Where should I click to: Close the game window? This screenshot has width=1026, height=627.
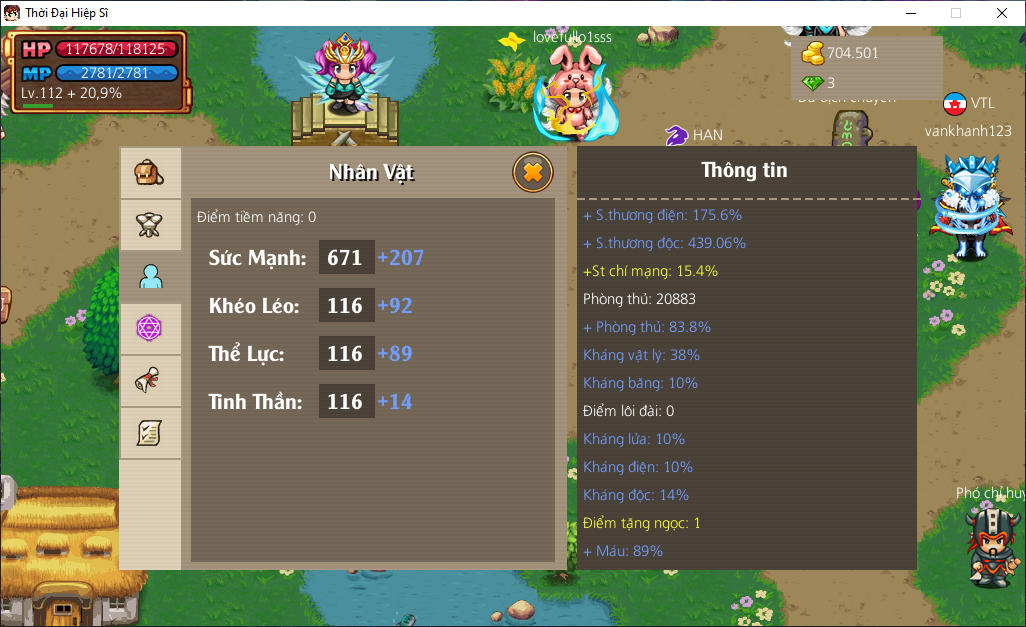1002,13
